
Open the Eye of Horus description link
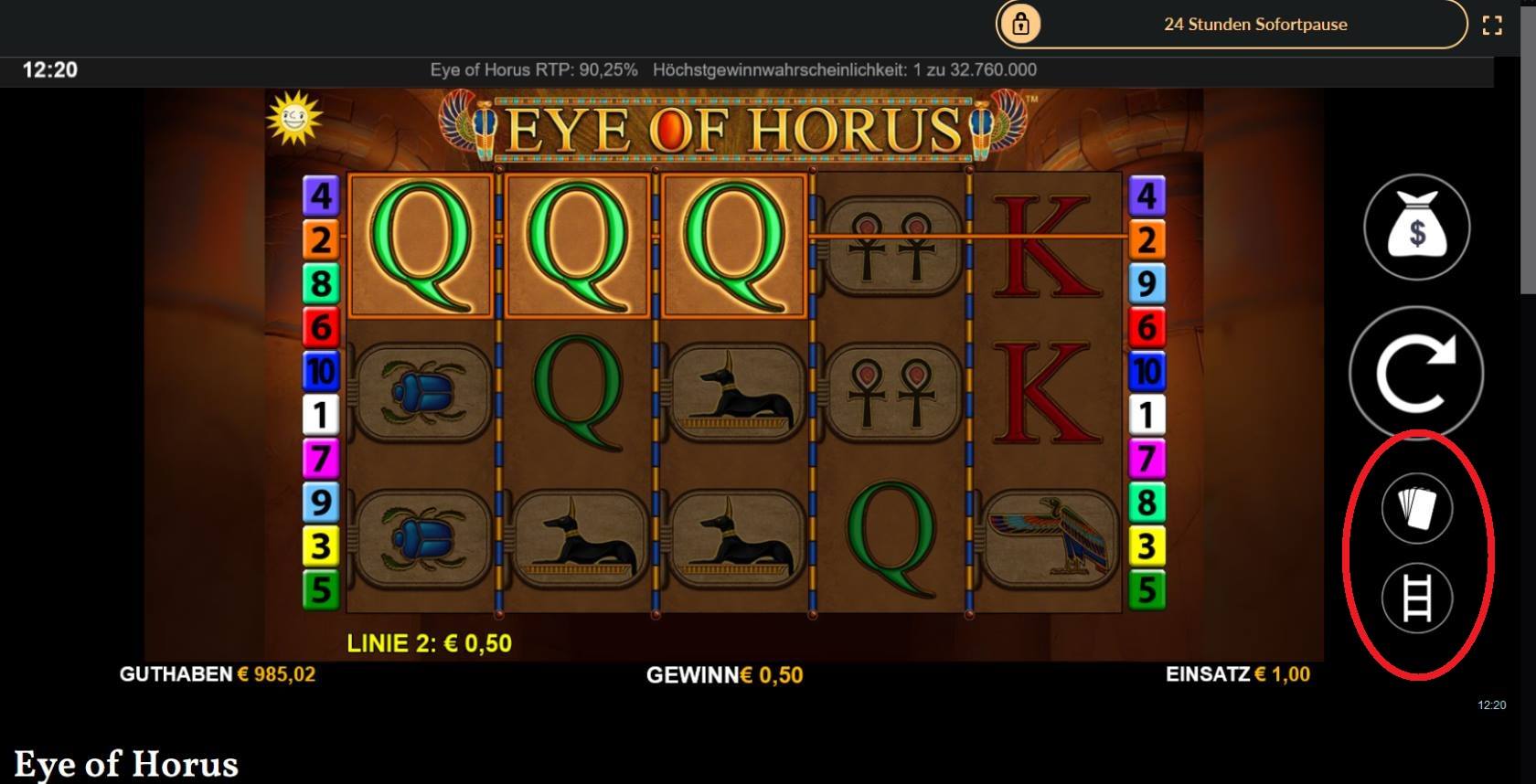coord(128,762)
